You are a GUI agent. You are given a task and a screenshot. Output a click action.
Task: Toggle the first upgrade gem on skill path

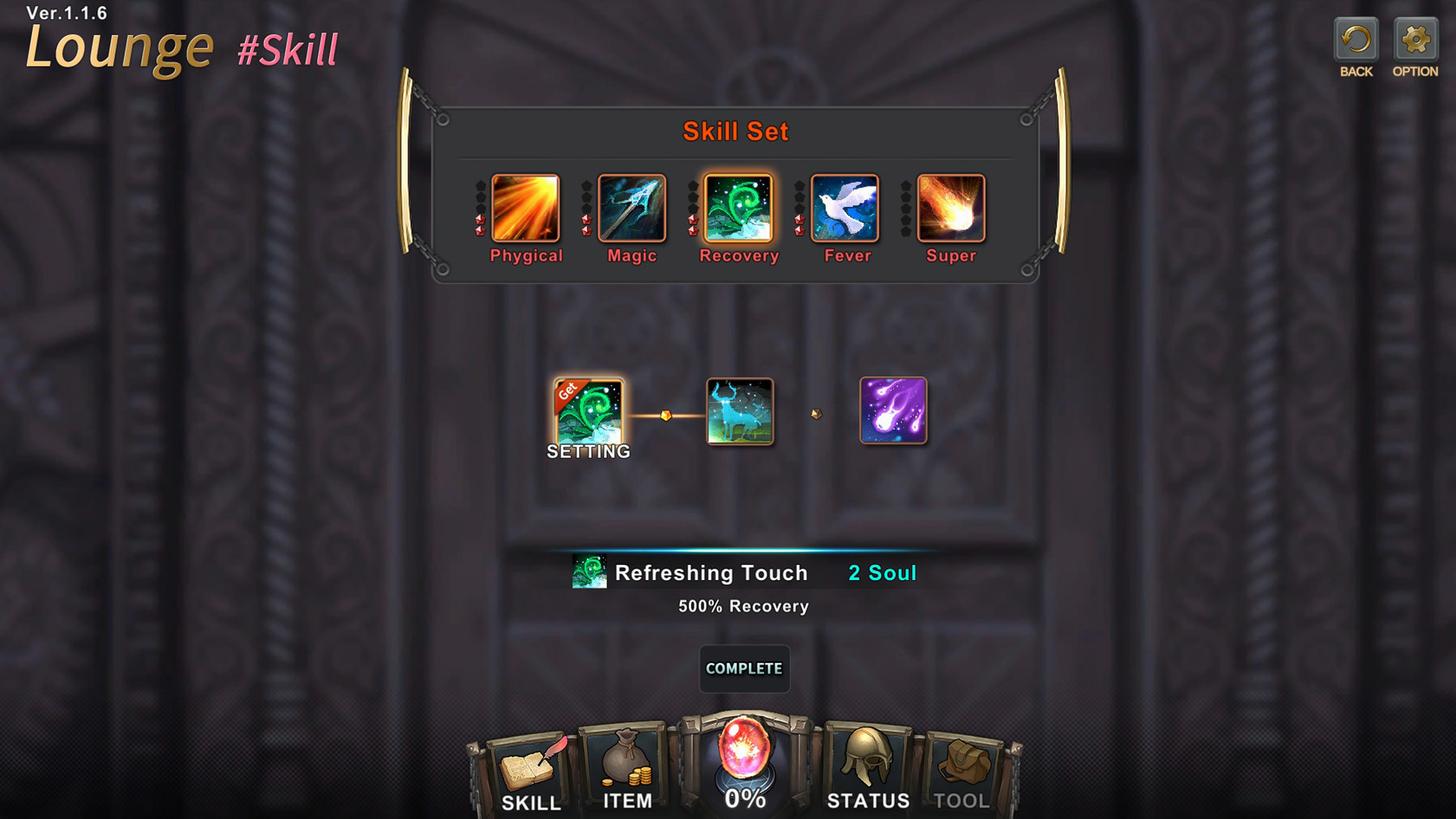(x=666, y=413)
